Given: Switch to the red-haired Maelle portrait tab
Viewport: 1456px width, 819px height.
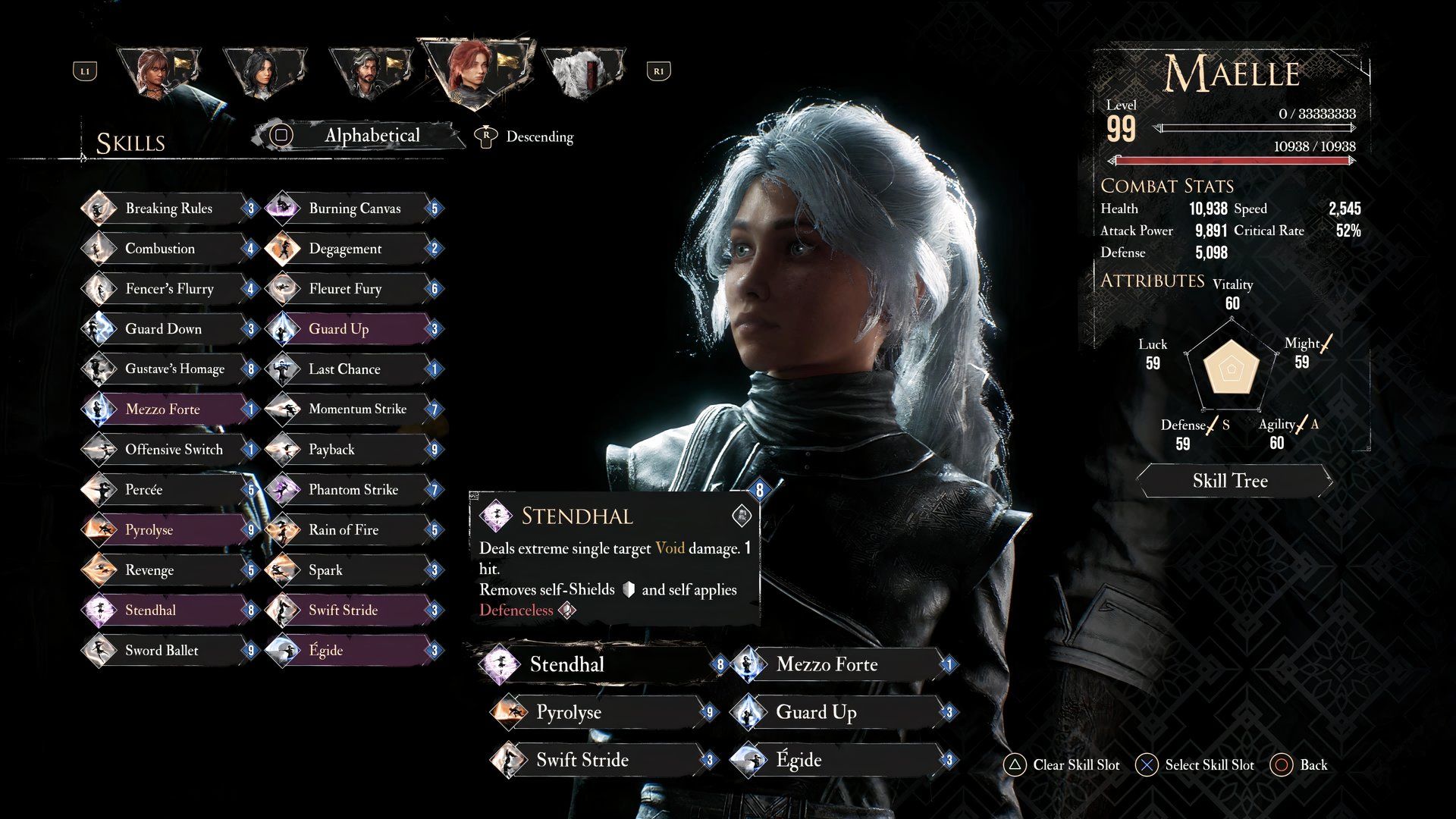Looking at the screenshot, I should 474,72.
